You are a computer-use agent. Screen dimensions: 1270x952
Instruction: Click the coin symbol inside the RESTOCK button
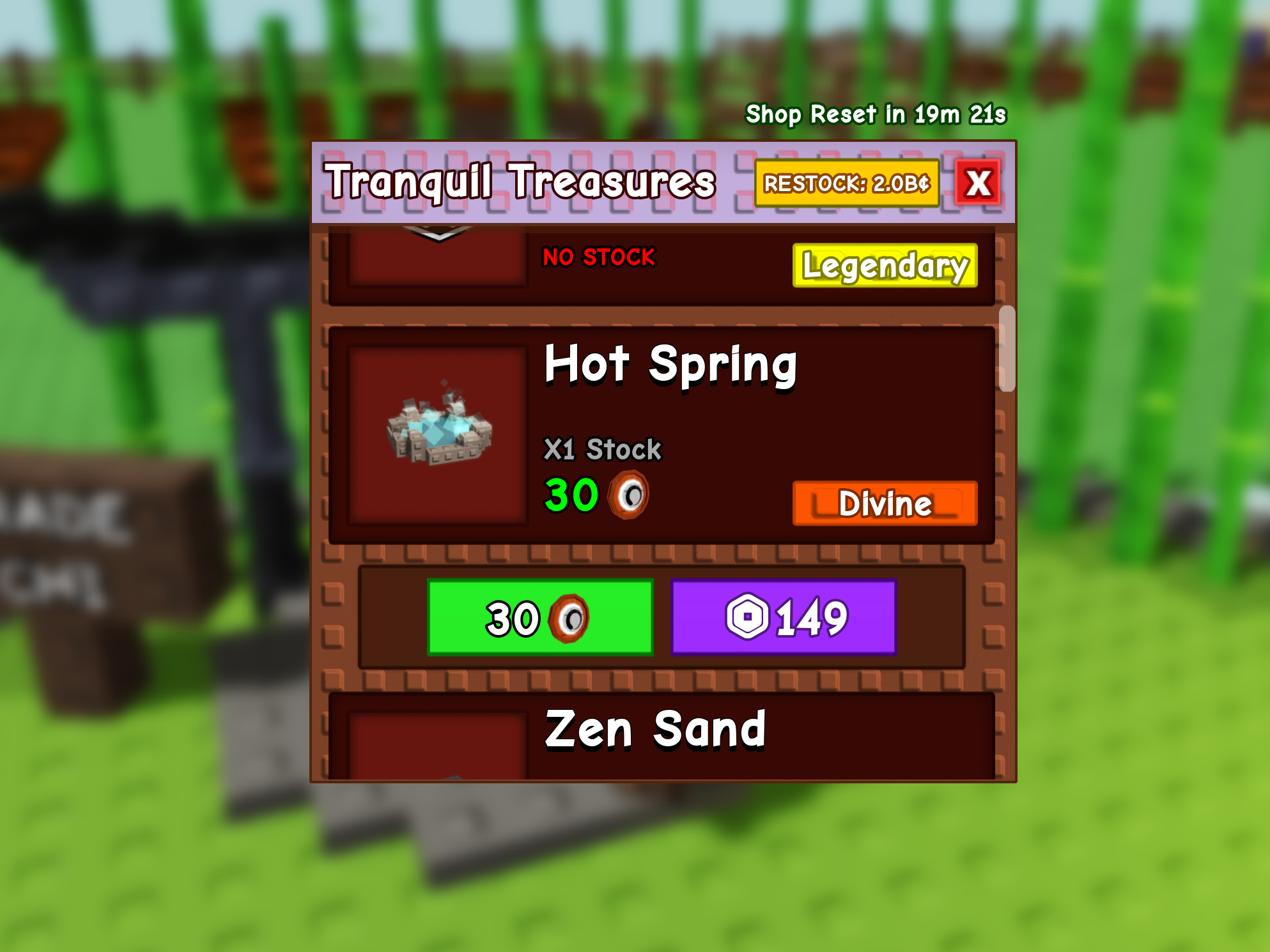924,184
